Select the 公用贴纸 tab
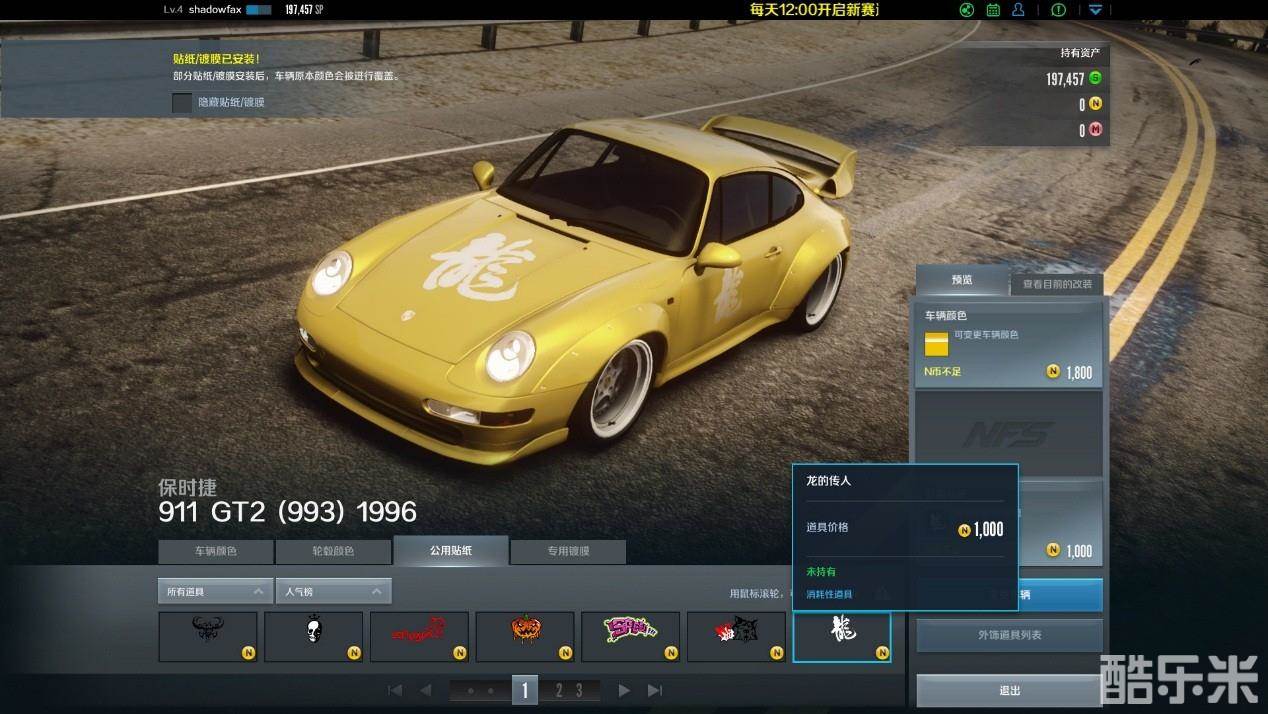 pos(451,550)
